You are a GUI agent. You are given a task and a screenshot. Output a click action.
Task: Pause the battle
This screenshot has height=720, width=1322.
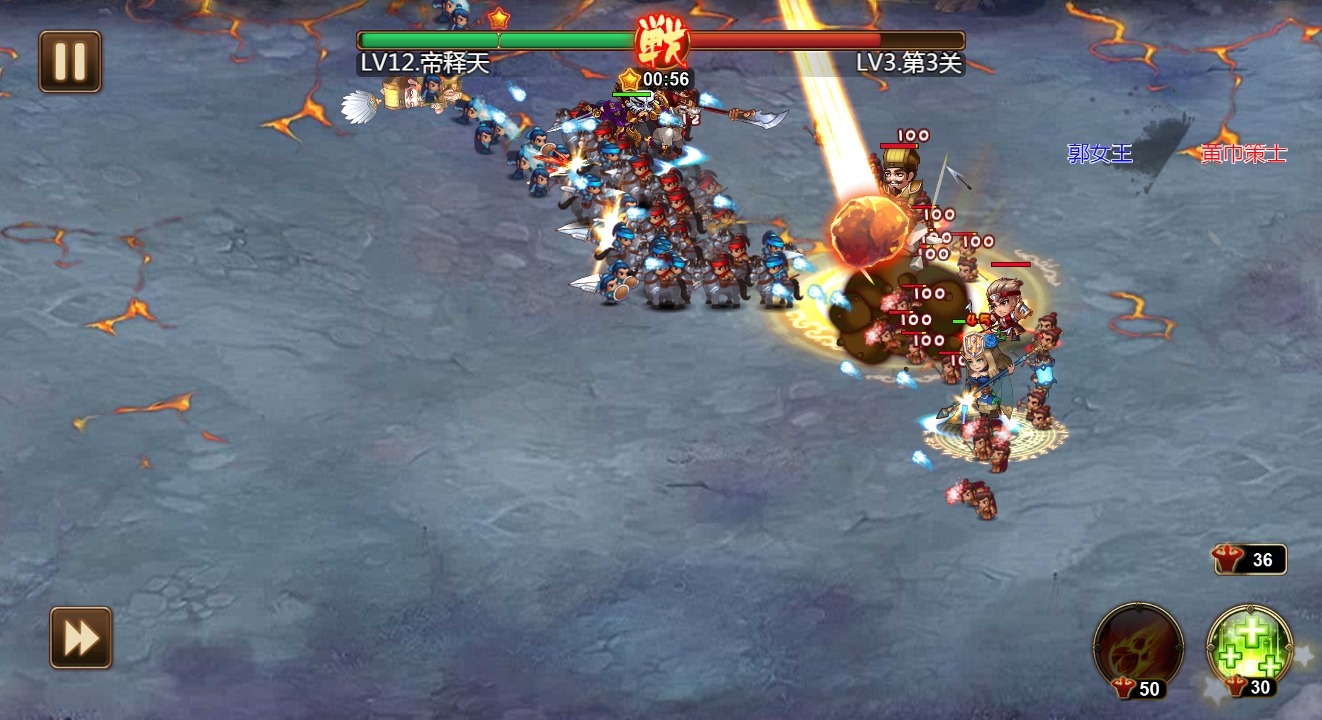tap(70, 62)
